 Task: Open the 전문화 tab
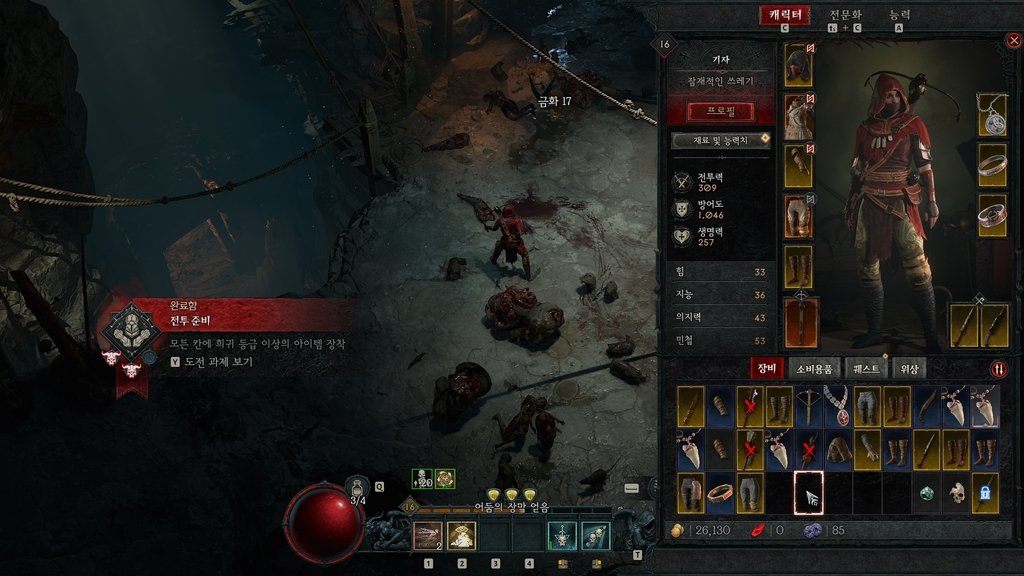coord(847,15)
